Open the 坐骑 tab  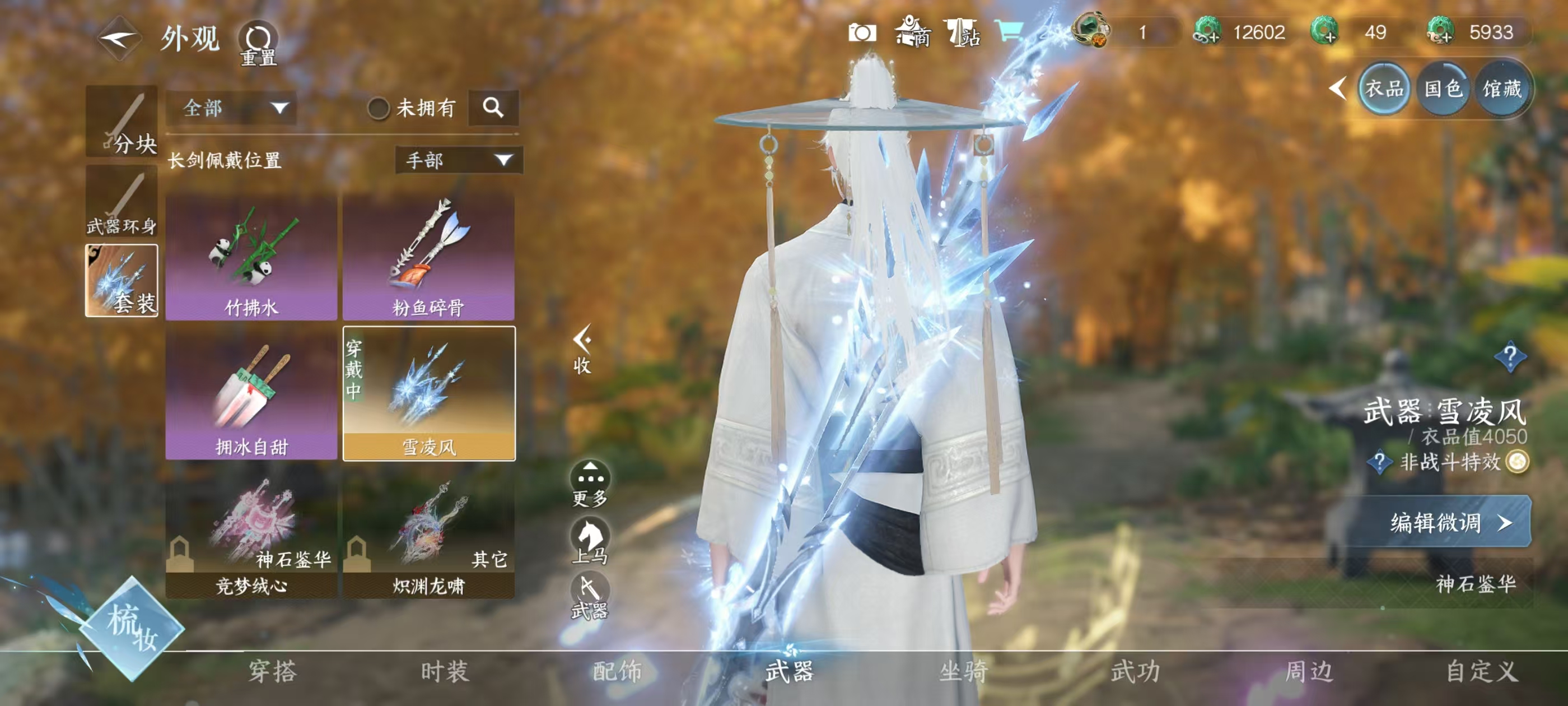[964, 672]
